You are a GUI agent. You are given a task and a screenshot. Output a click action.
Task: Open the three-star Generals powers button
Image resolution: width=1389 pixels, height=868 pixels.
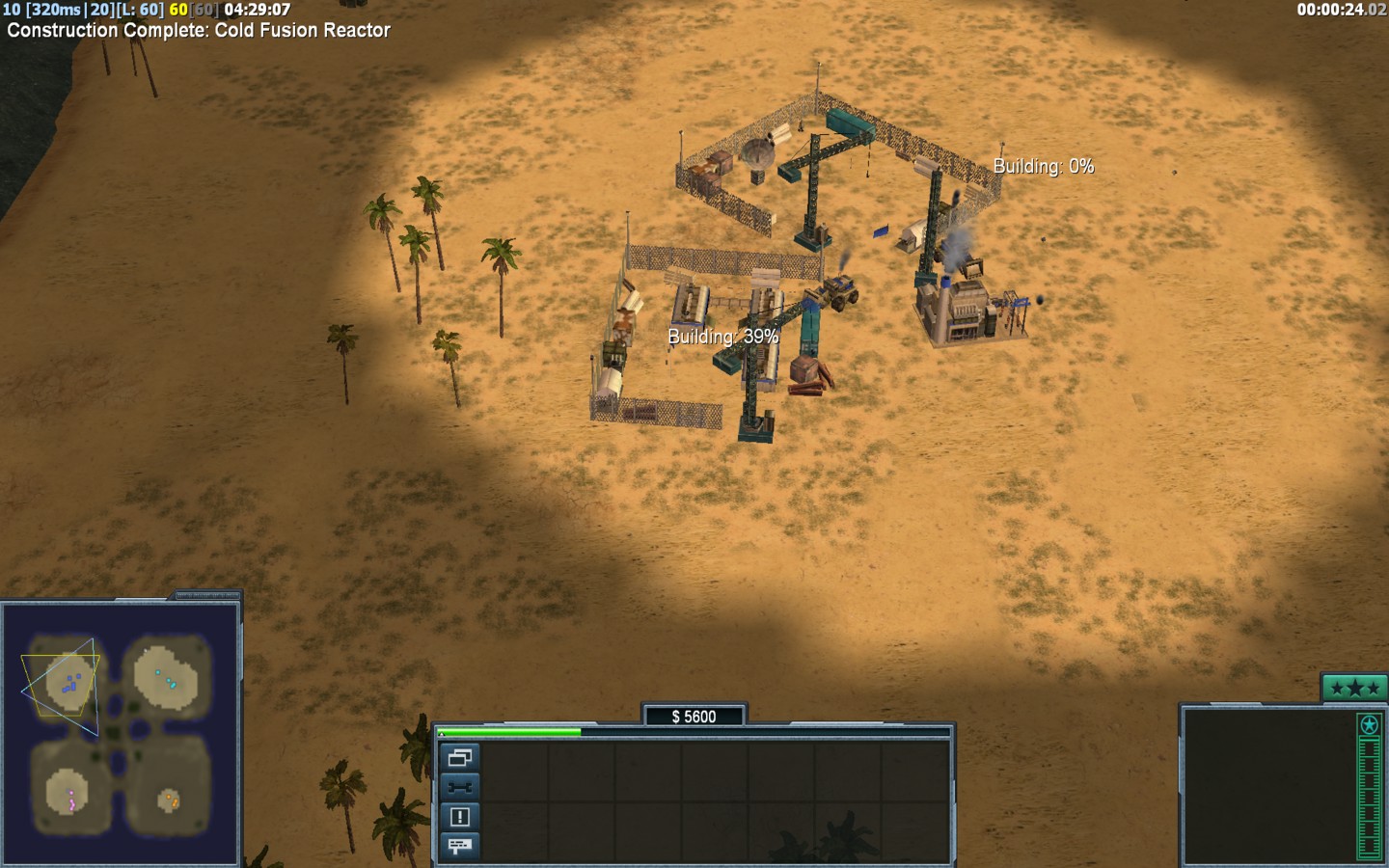[x=1353, y=688]
